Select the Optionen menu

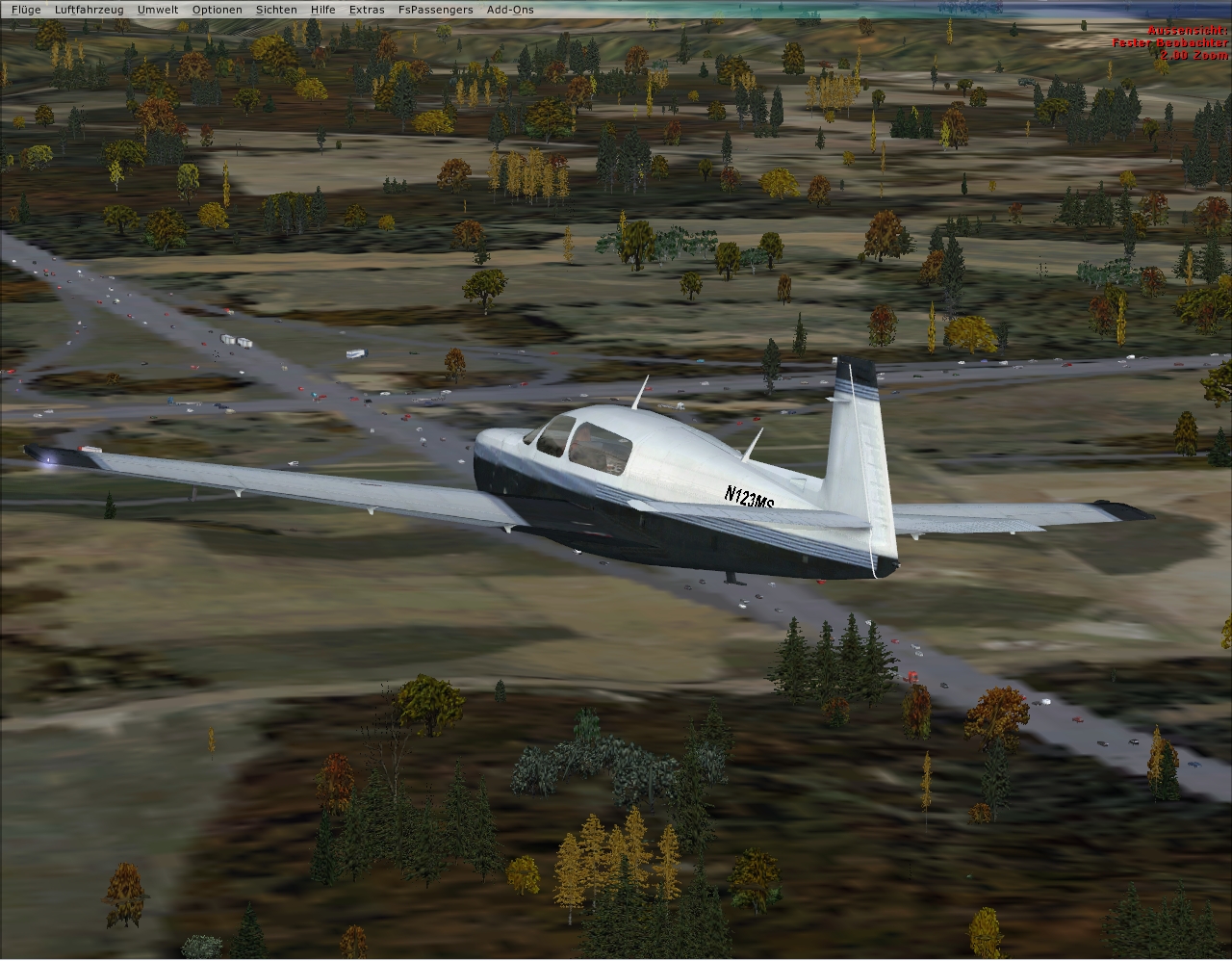[217, 10]
